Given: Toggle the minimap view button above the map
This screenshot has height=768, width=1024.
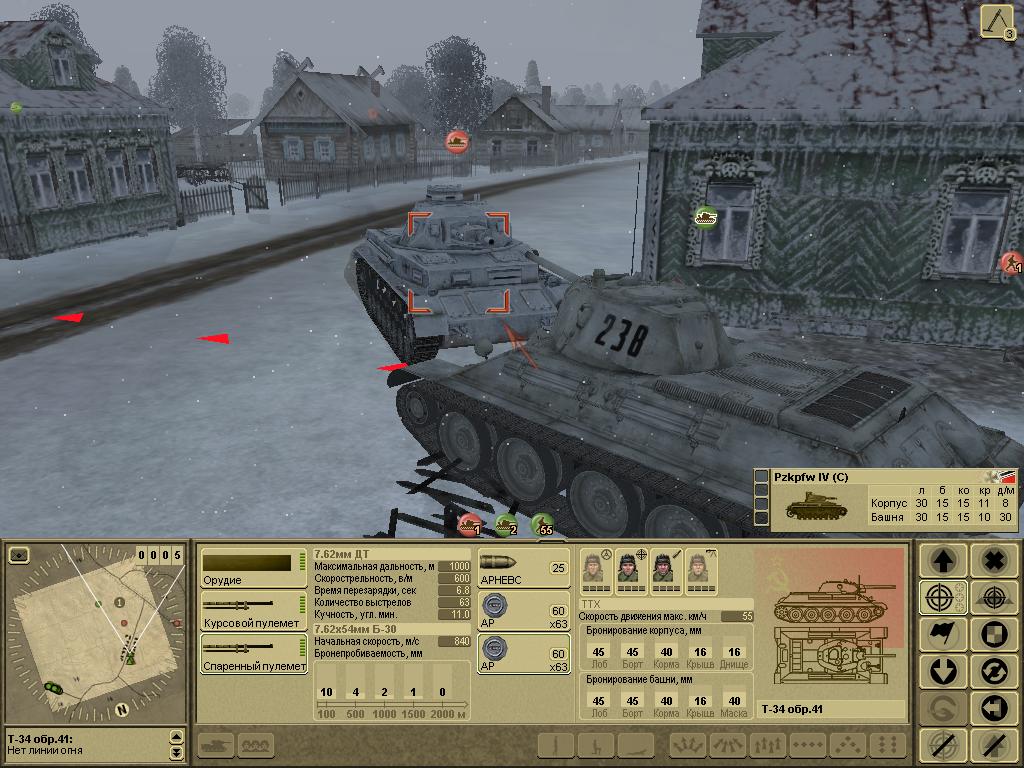Looking at the screenshot, I should pos(19,555).
